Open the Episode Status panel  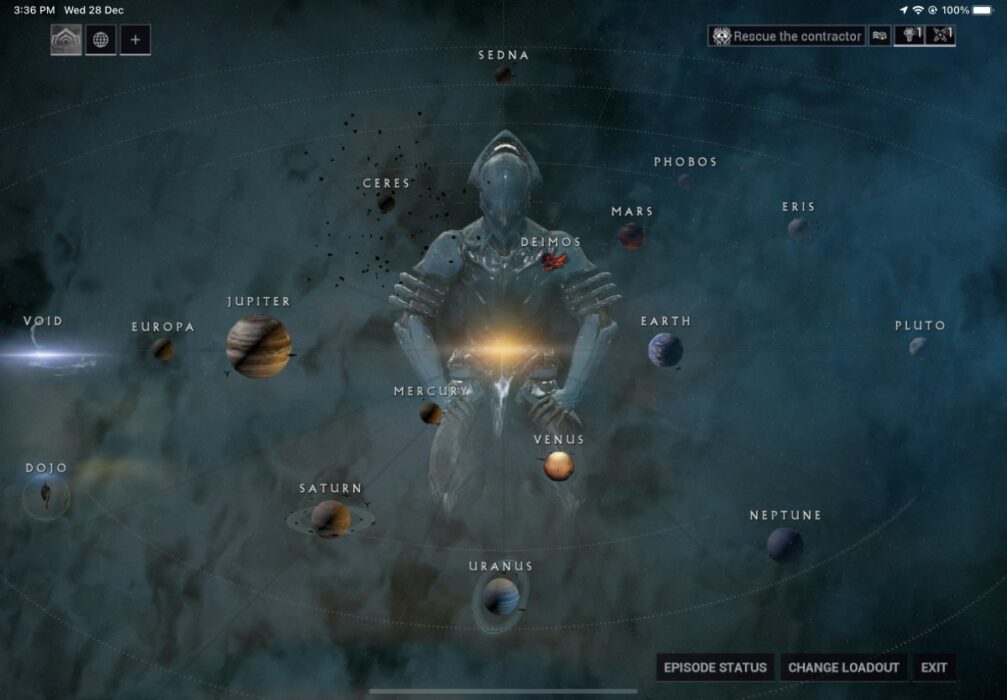point(715,667)
